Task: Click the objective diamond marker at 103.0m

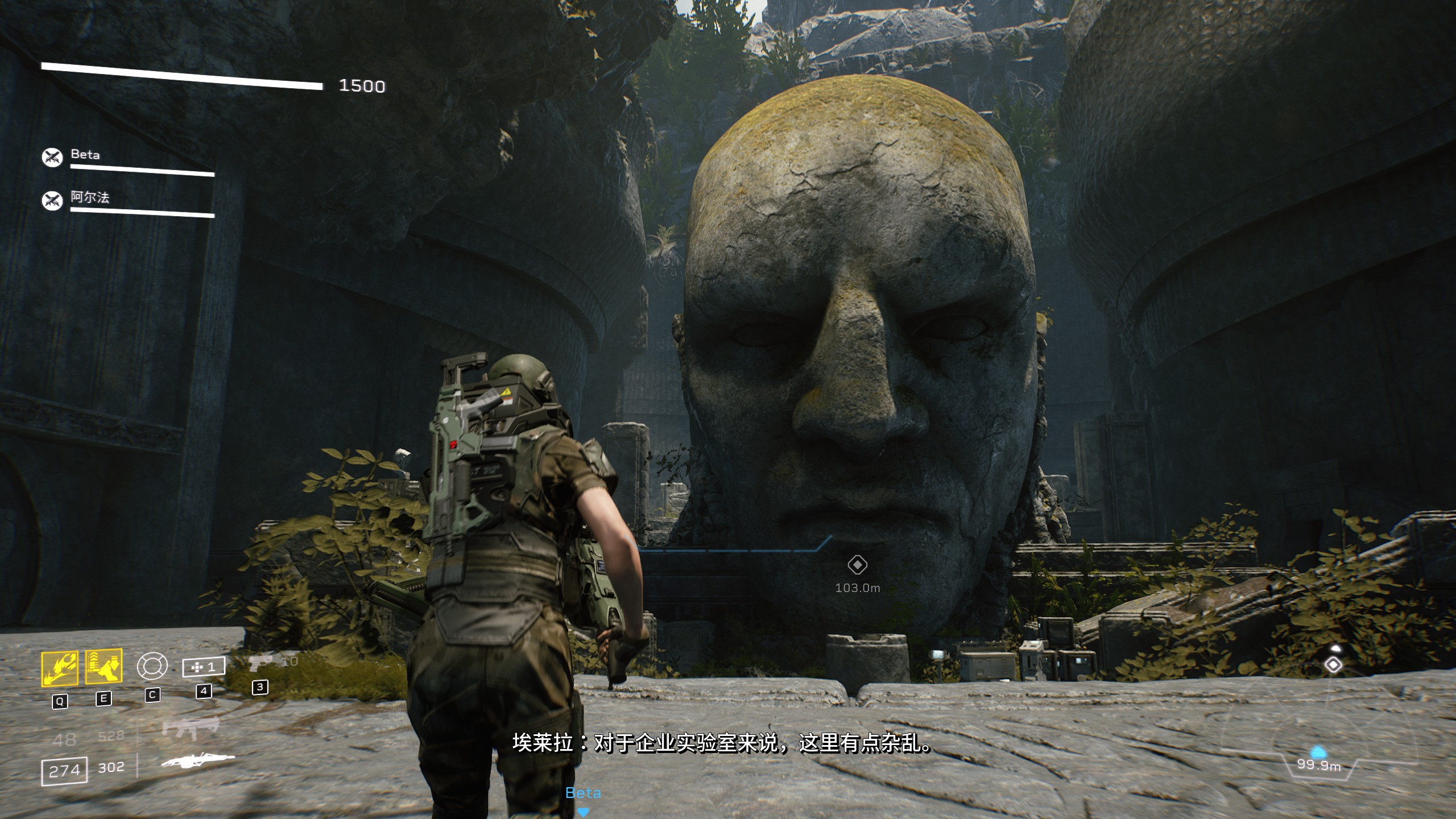Action: (x=857, y=565)
